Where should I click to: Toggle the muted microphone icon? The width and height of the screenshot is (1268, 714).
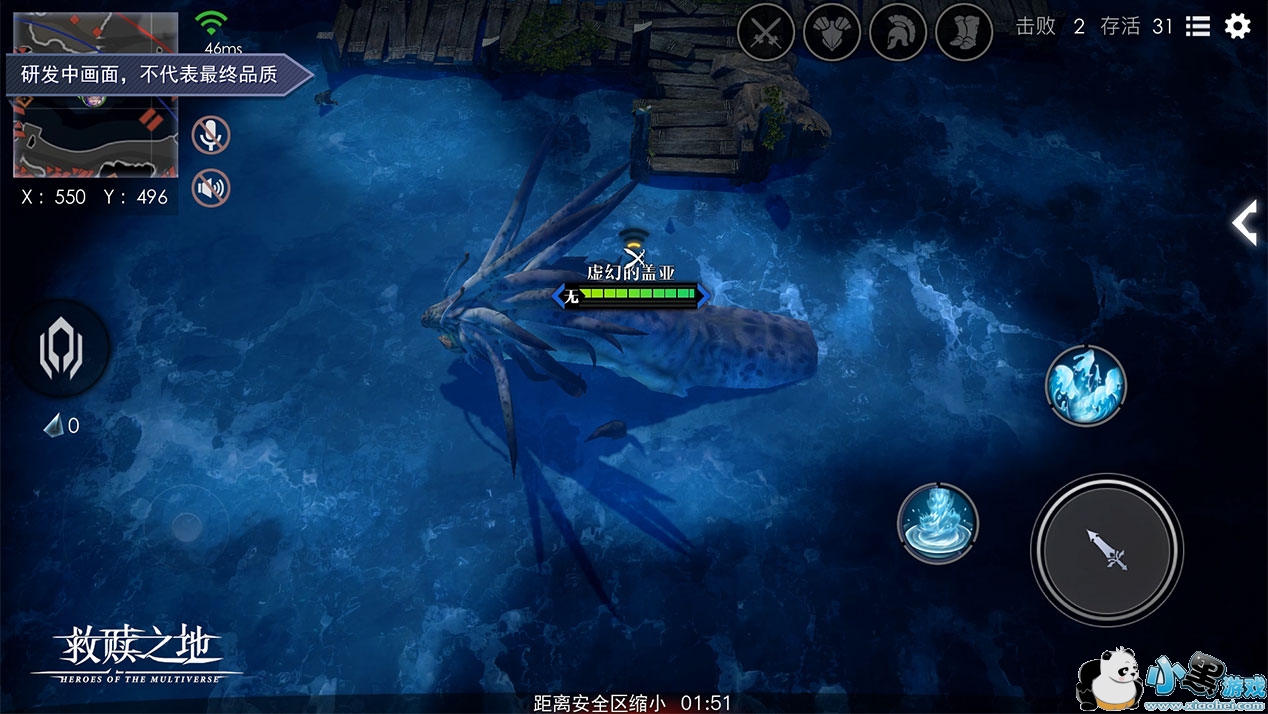[211, 135]
